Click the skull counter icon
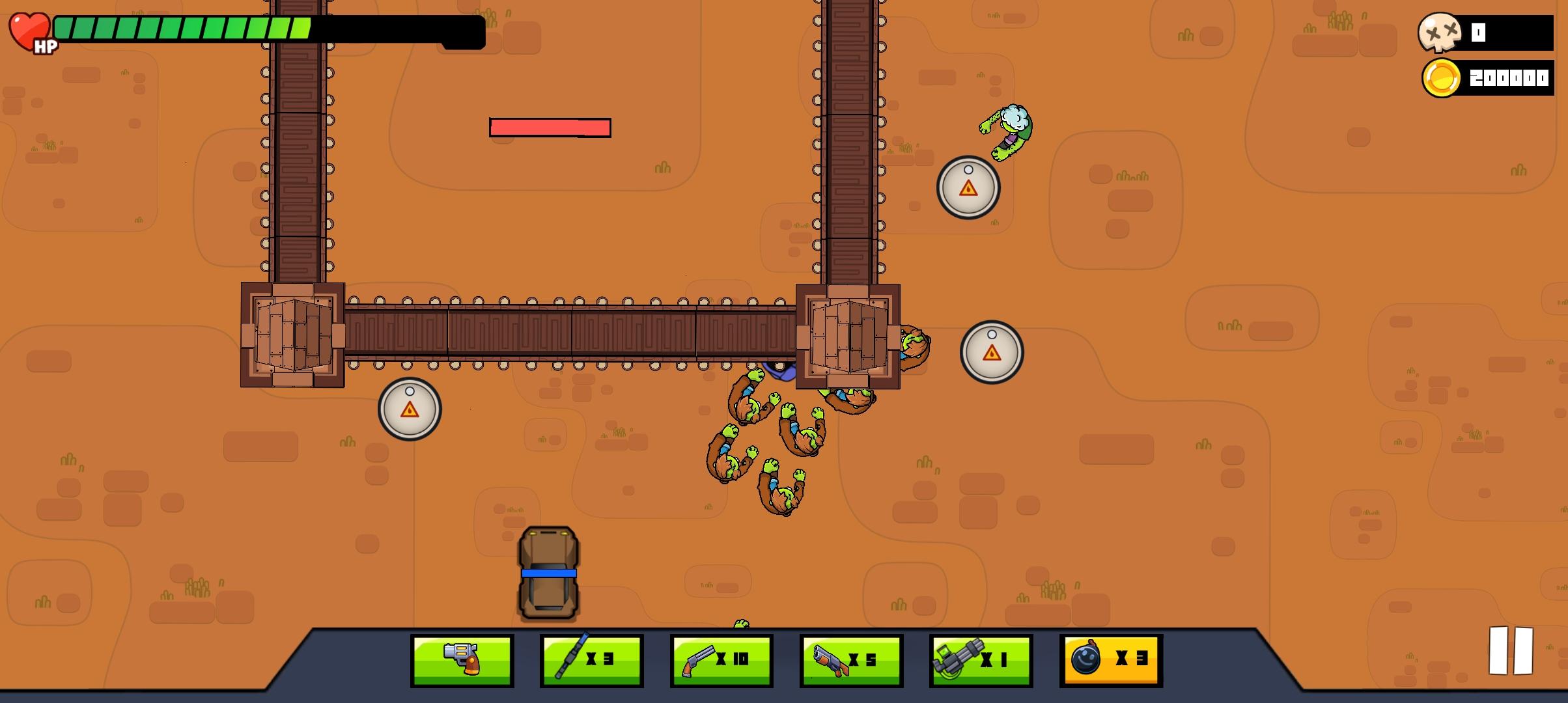Screen dimensions: 1568x703 [x=1440, y=31]
